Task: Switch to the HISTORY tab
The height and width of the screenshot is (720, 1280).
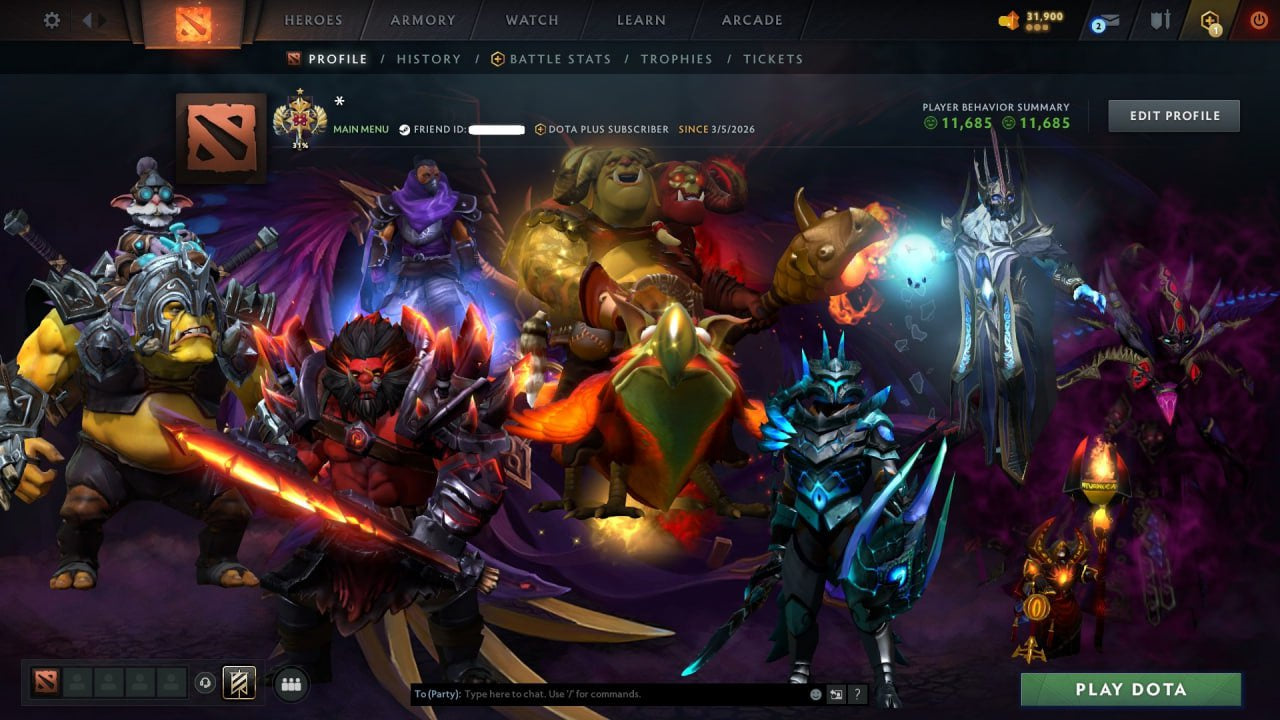Action: (428, 58)
